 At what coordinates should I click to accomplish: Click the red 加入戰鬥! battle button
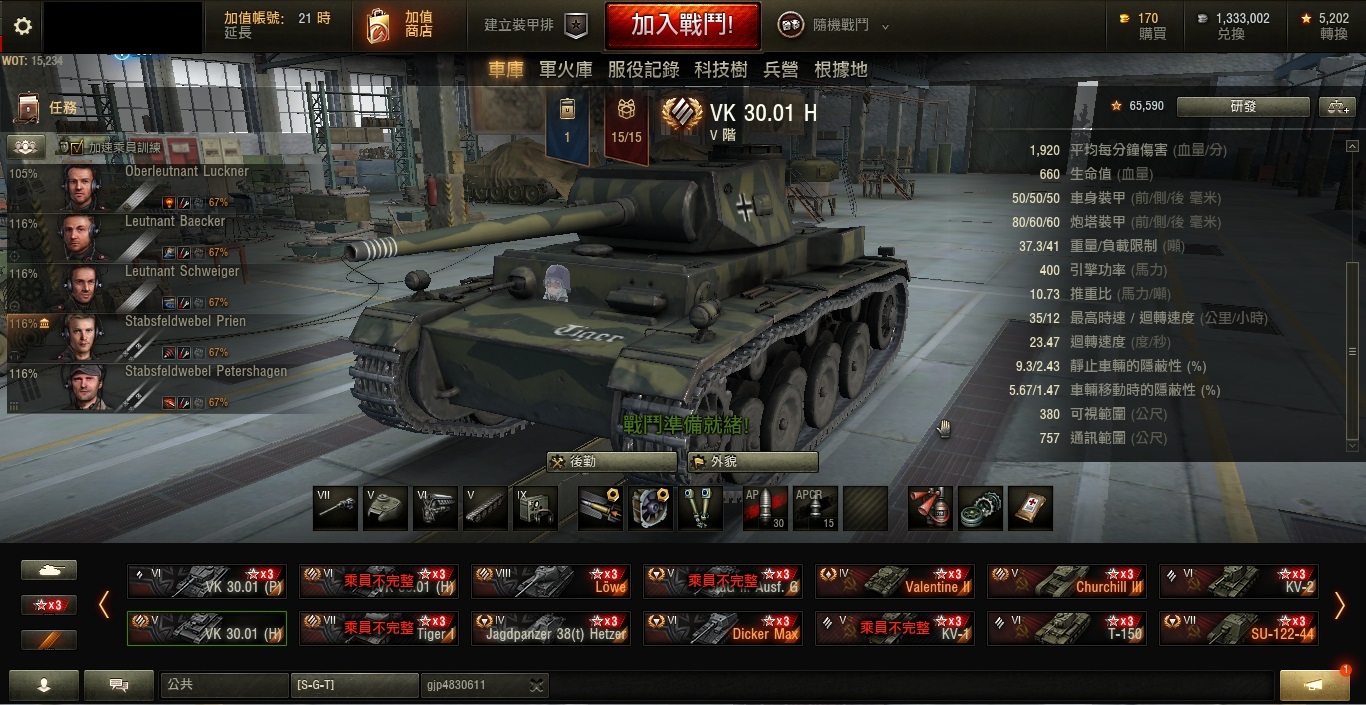point(682,26)
